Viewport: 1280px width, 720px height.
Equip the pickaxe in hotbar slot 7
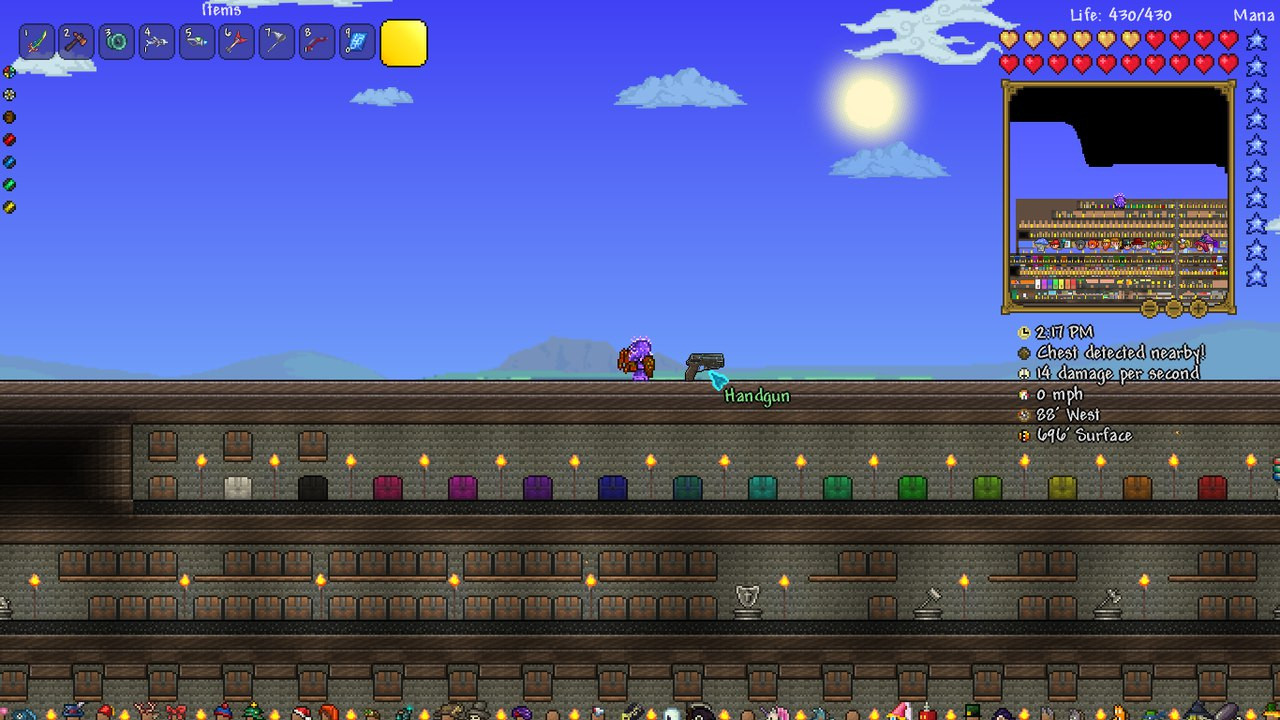[276, 42]
